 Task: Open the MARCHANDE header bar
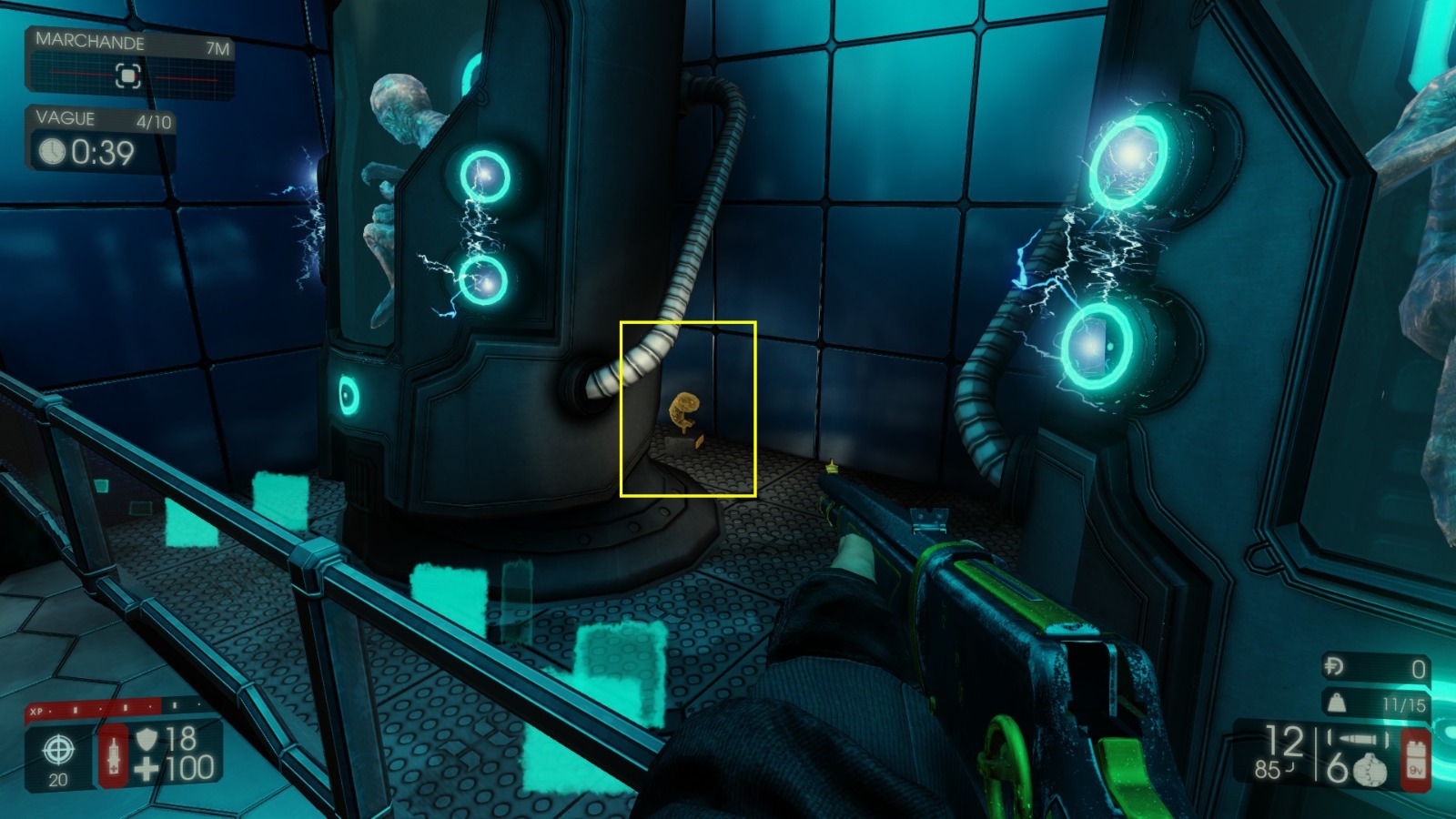(x=91, y=43)
